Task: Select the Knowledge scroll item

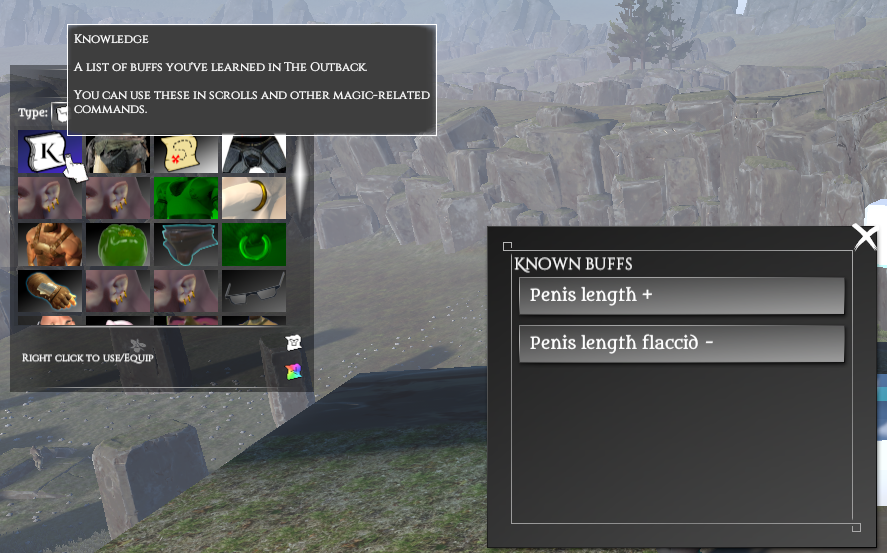Action: (49, 153)
